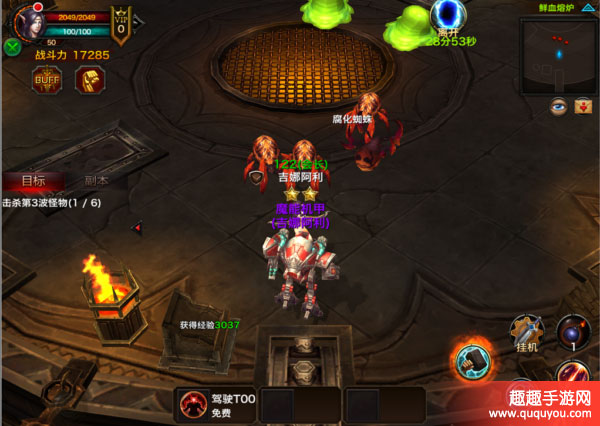The height and width of the screenshot is (426, 600).
Task: Open the mail envelope icon
Action: click(585, 106)
